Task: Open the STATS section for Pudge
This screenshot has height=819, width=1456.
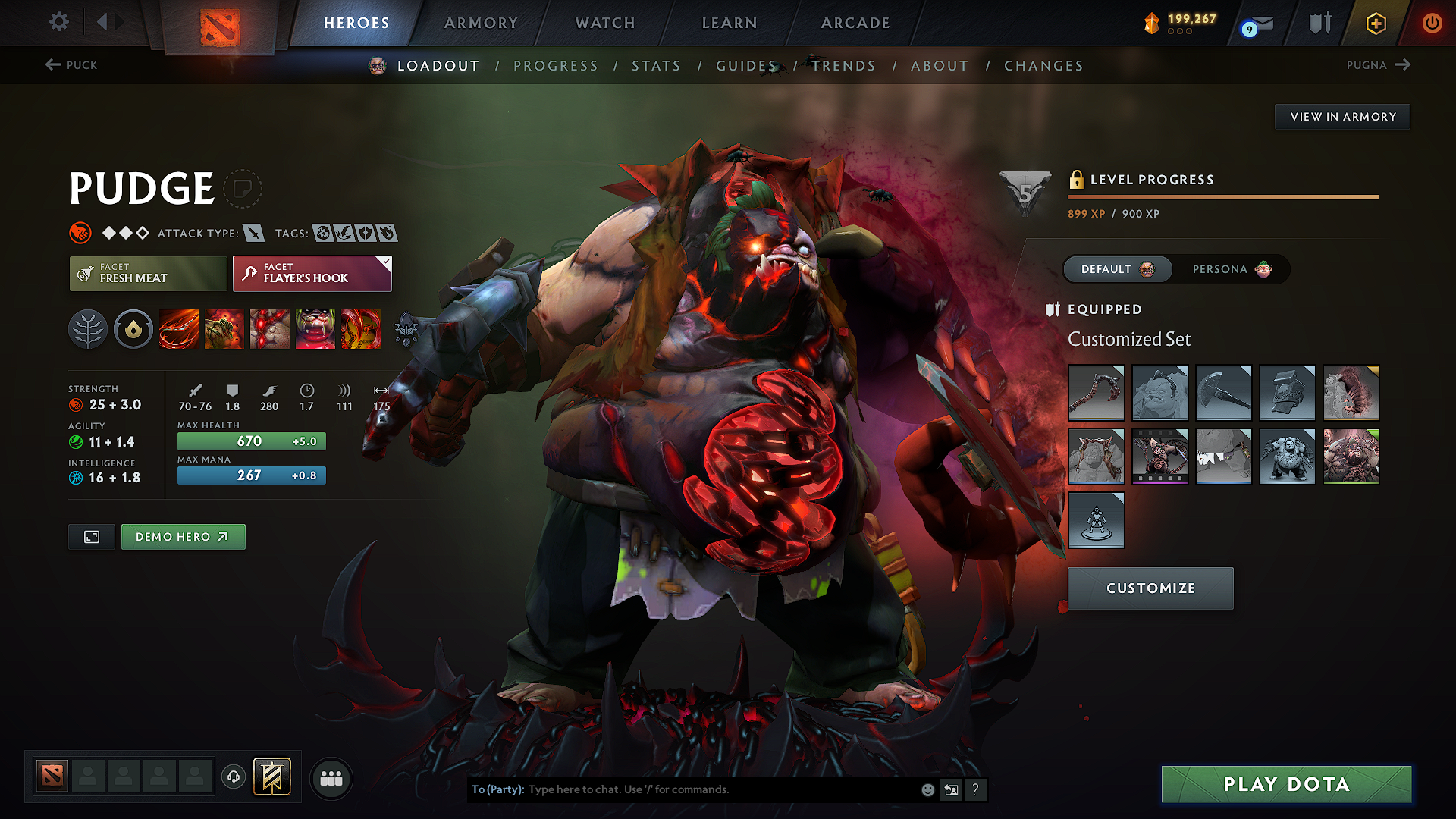Action: tap(656, 66)
